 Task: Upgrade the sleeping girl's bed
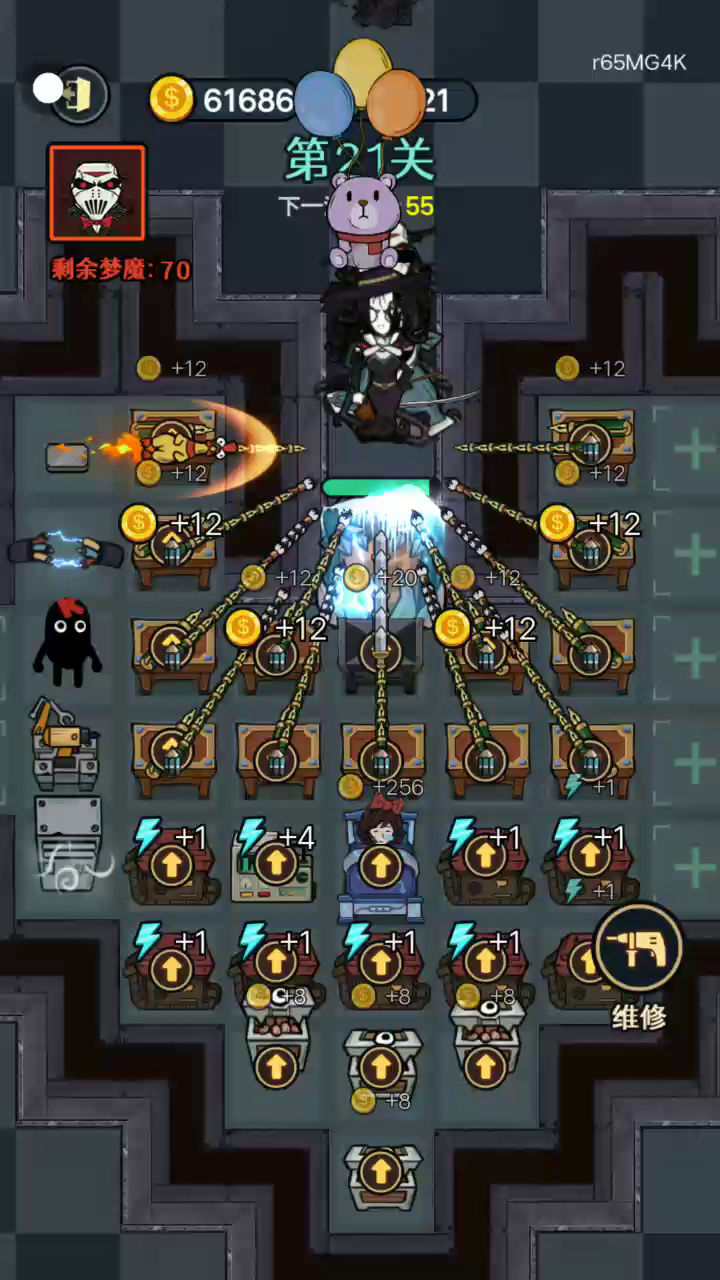(380, 867)
